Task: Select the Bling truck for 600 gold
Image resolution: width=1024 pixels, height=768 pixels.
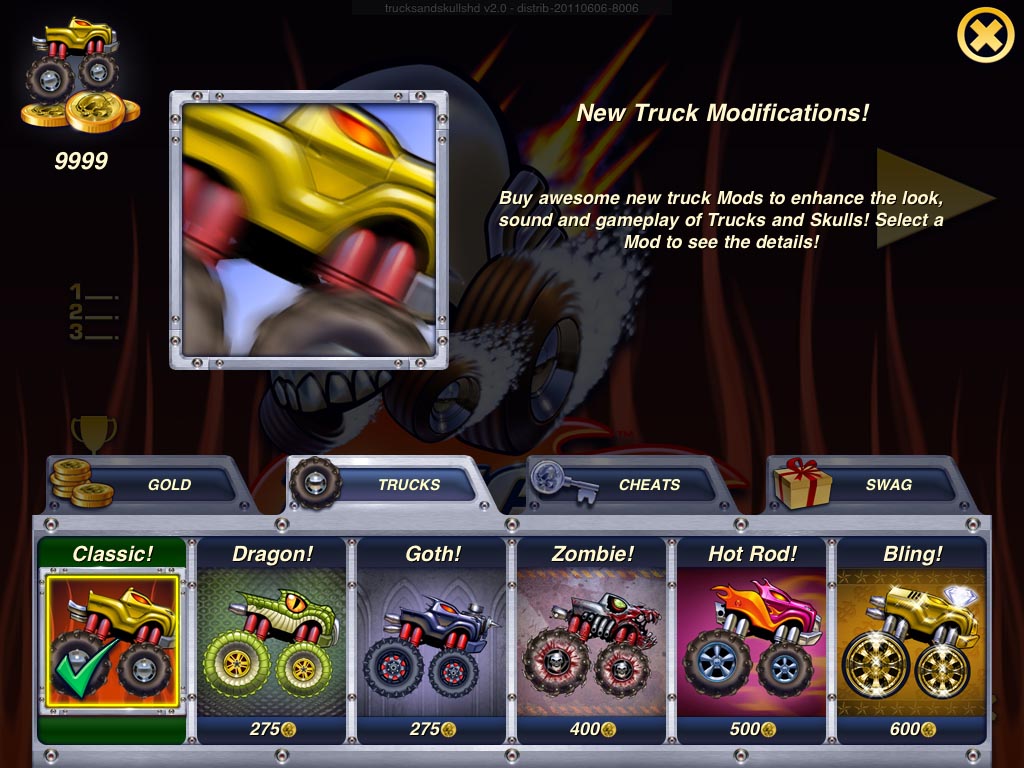Action: pos(912,640)
